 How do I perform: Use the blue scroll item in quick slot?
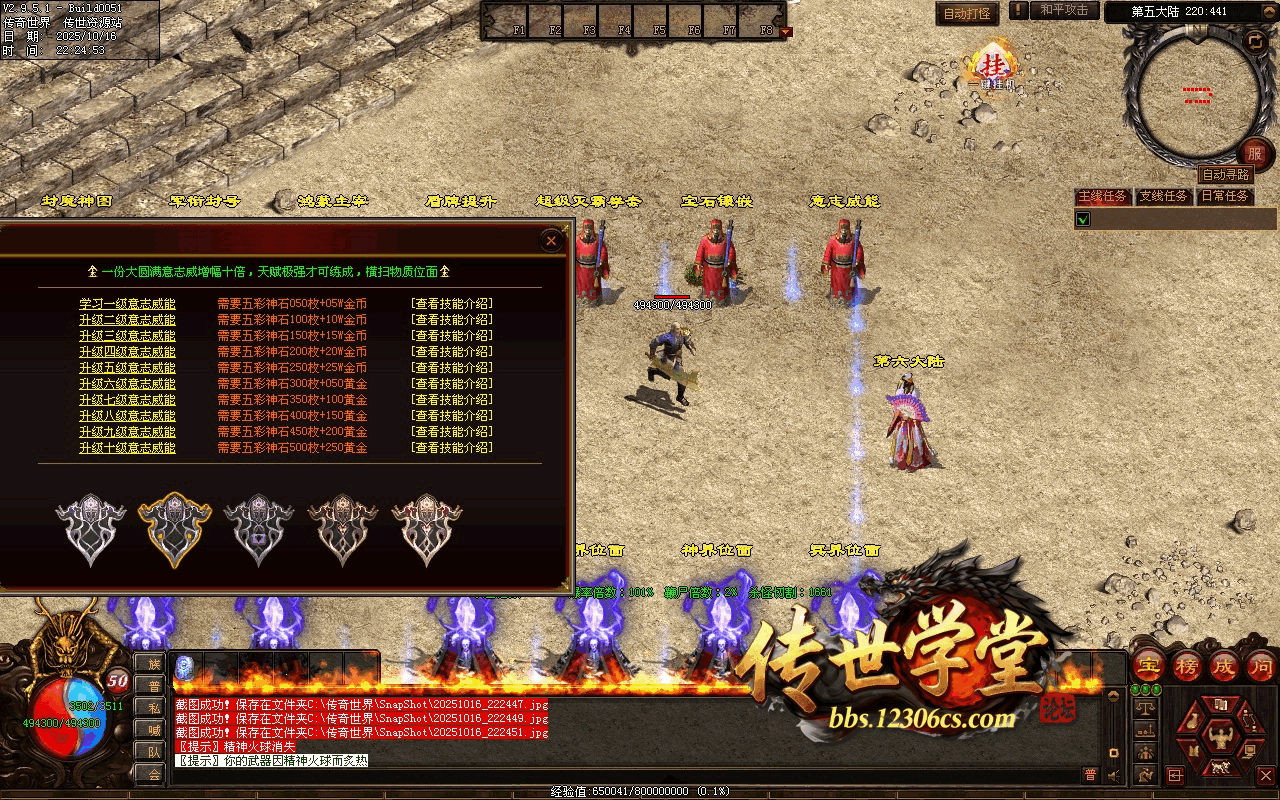pos(185,667)
